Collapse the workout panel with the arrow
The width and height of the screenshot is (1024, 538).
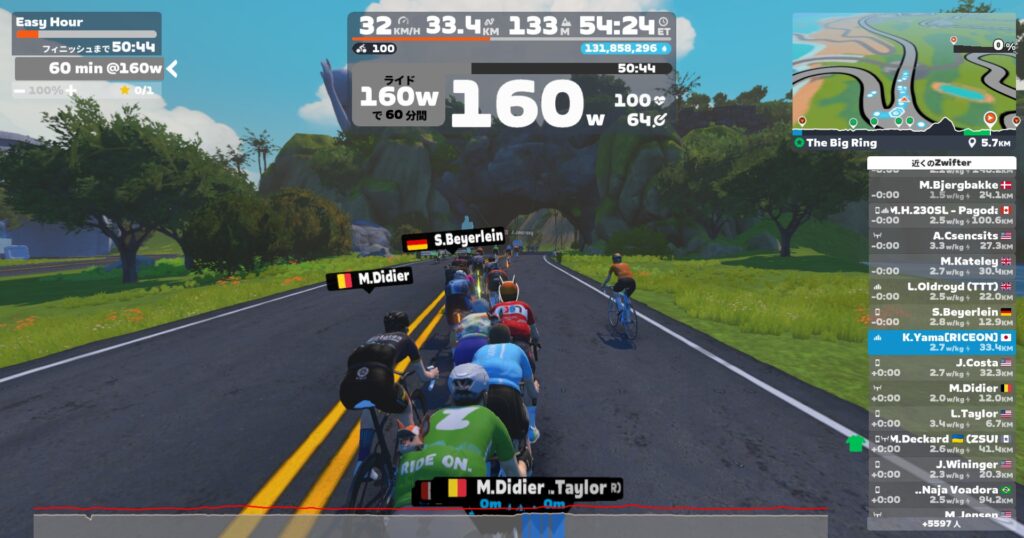172,68
